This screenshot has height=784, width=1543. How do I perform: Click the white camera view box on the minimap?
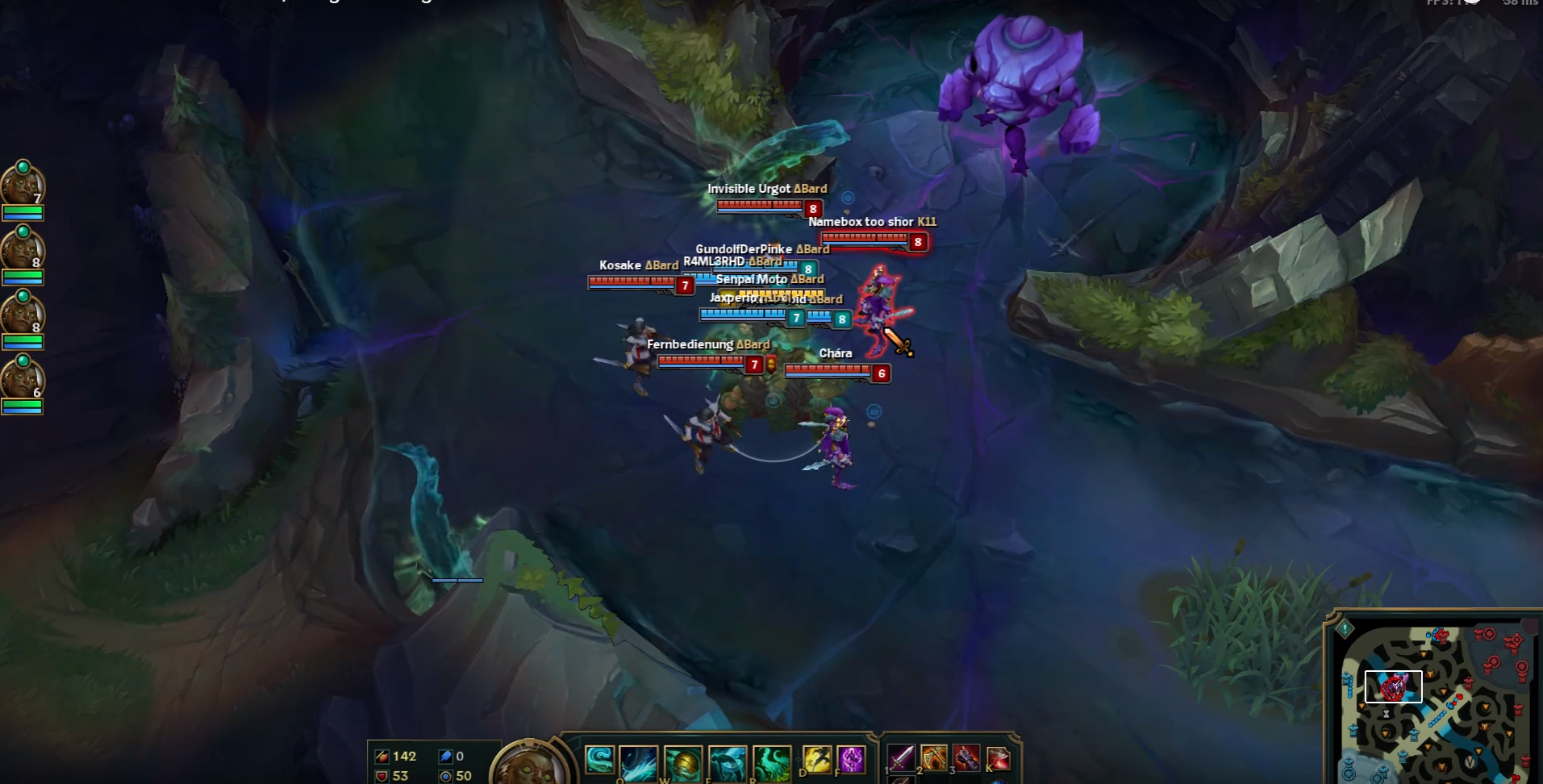[1394, 686]
